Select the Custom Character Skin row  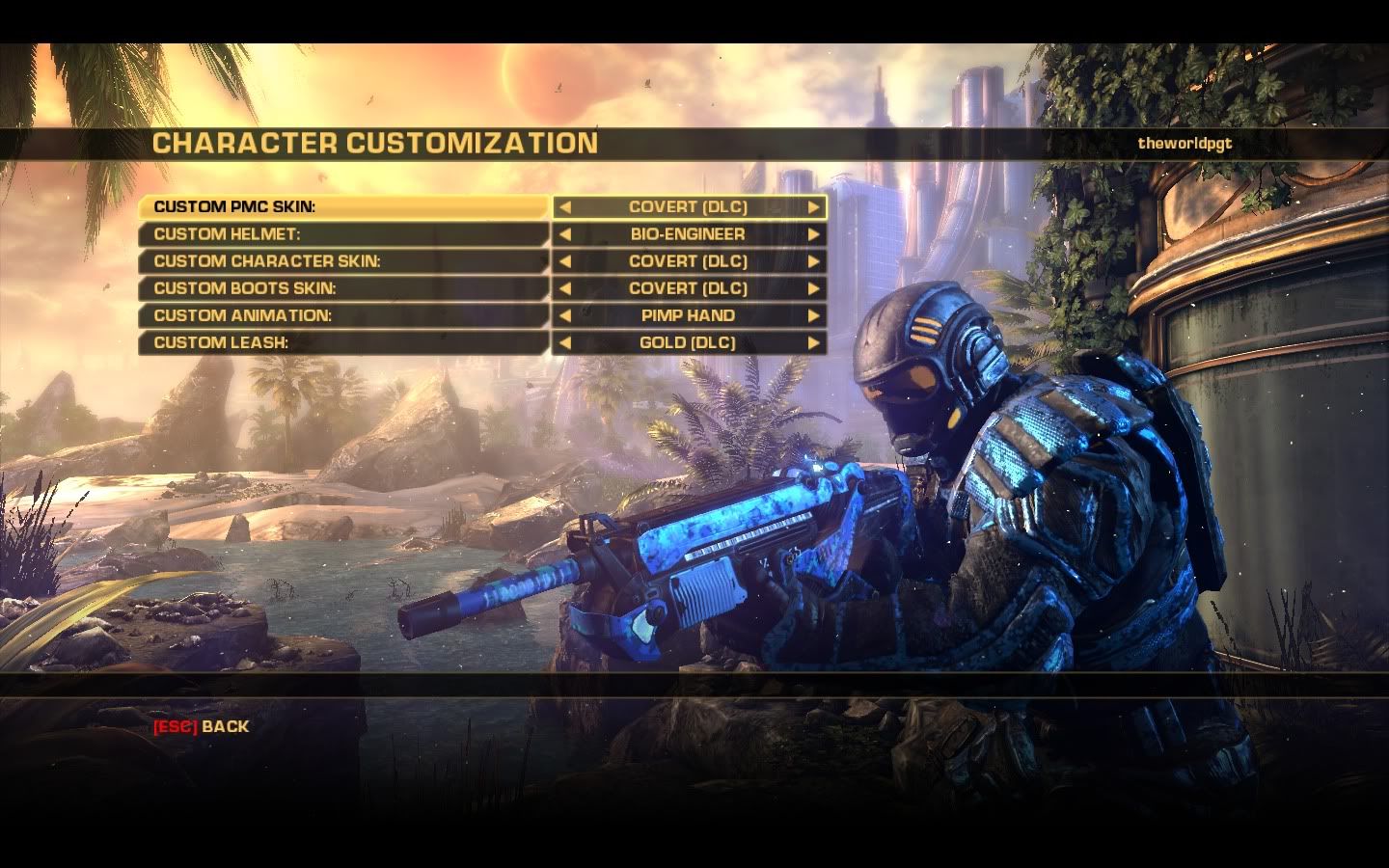pyautogui.click(x=342, y=261)
